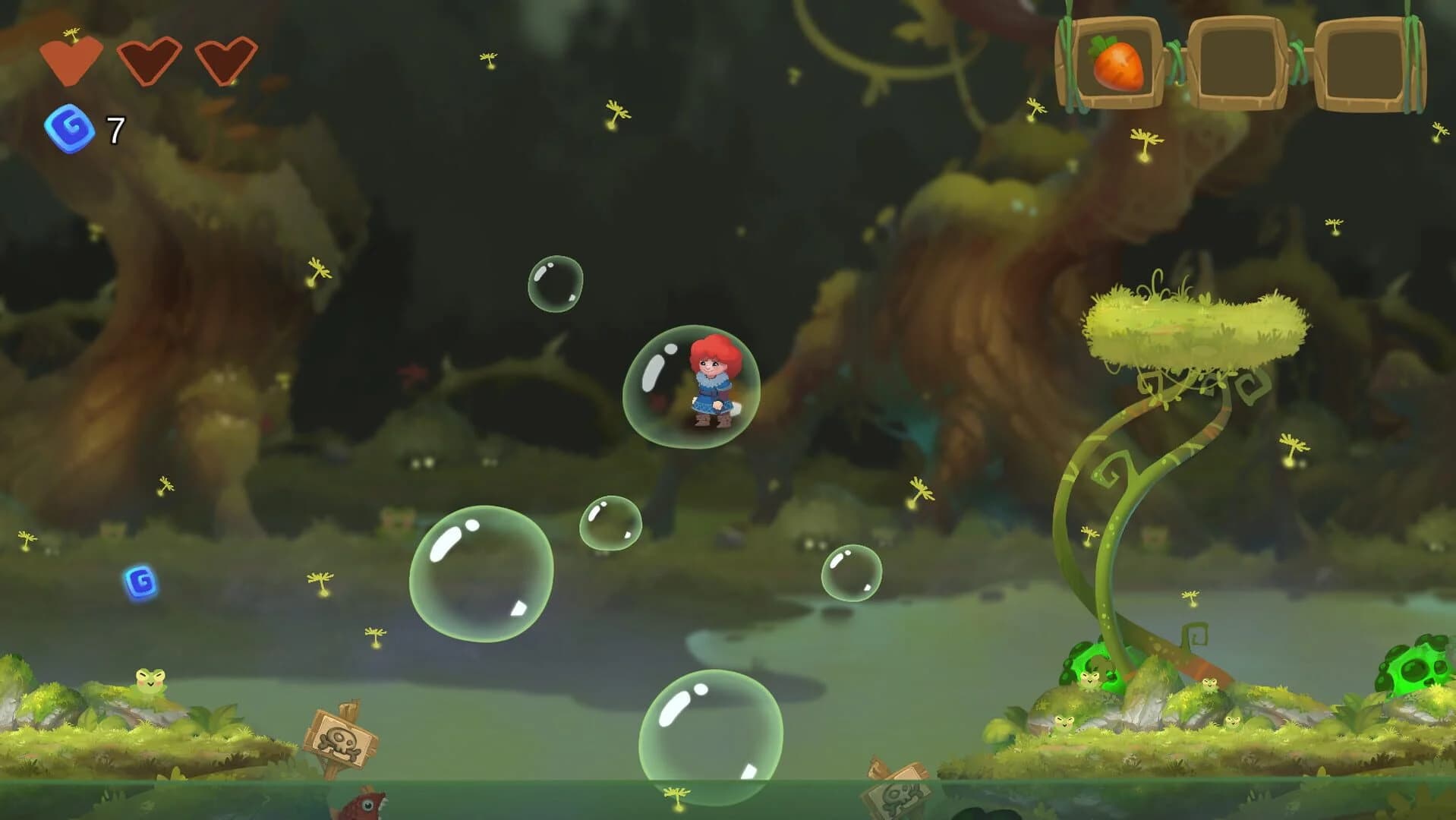The width and height of the screenshot is (1456, 820).
Task: Select the second darkened heart icon
Action: coord(148,61)
